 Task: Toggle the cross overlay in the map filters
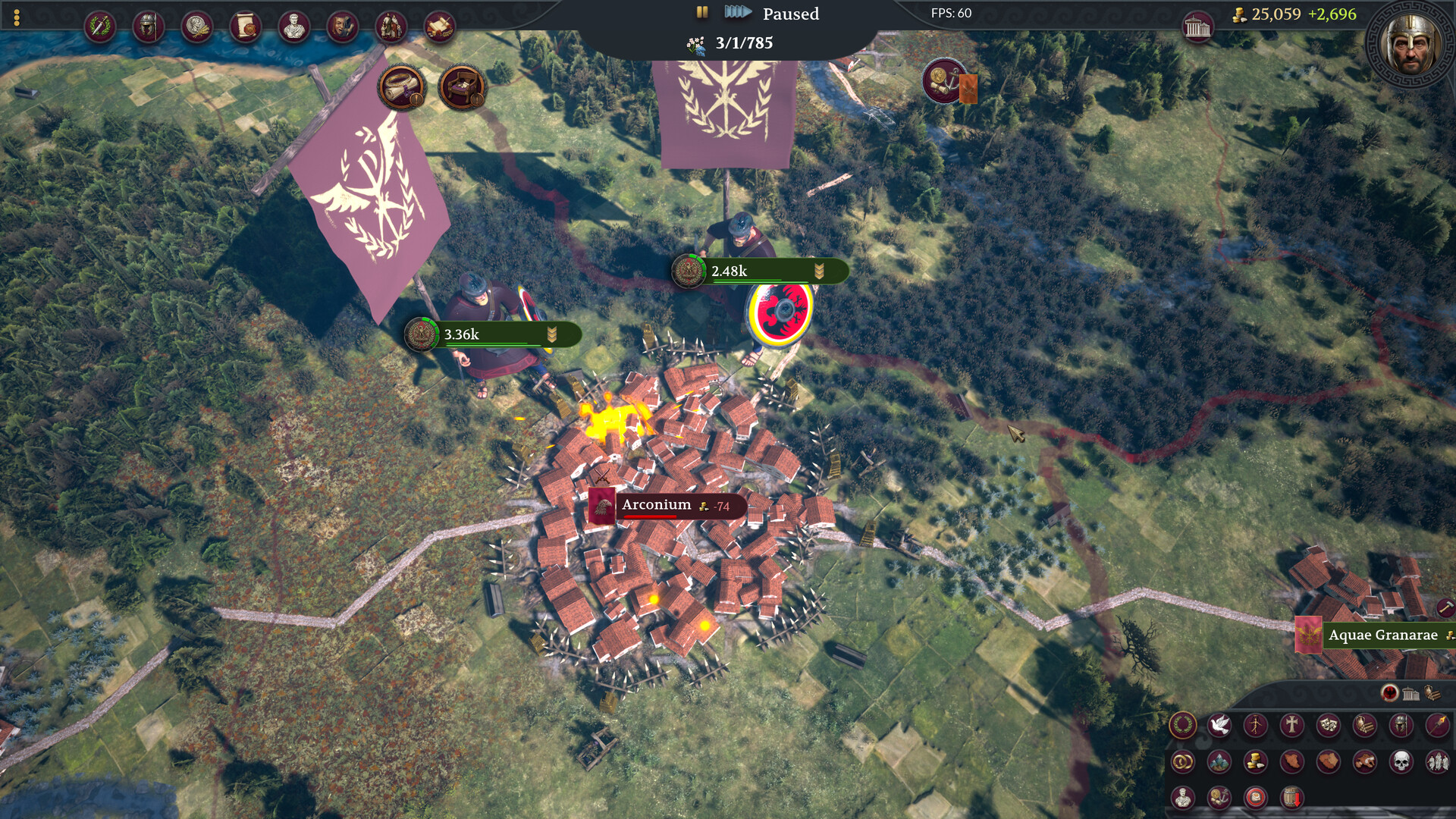click(x=1292, y=724)
